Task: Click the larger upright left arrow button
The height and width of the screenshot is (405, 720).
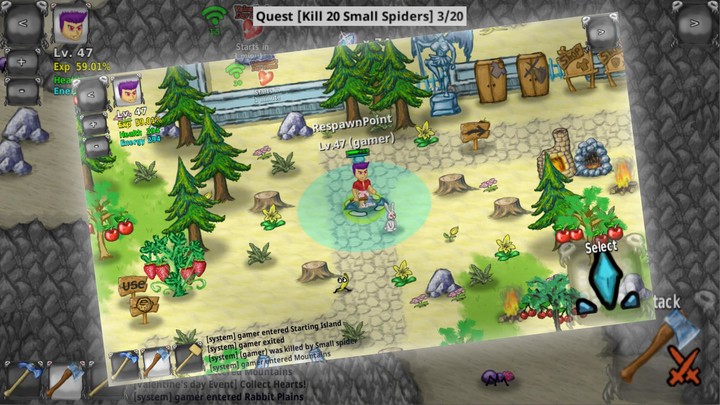Action: coord(22,20)
